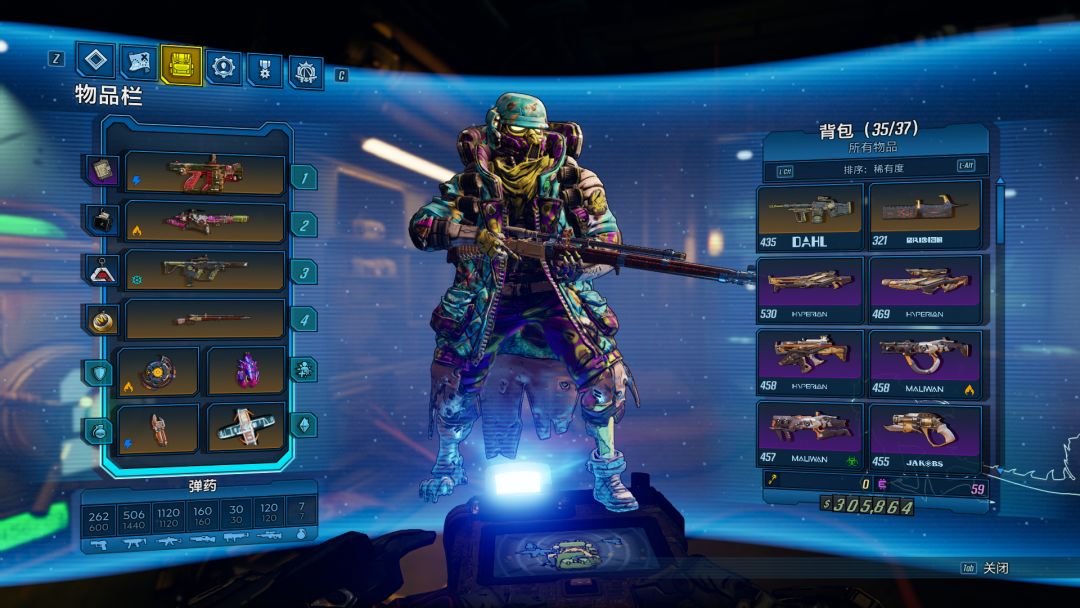This screenshot has width=1080, height=608.
Task: Choose the level 457 Maliwan weapon
Action: pos(810,436)
